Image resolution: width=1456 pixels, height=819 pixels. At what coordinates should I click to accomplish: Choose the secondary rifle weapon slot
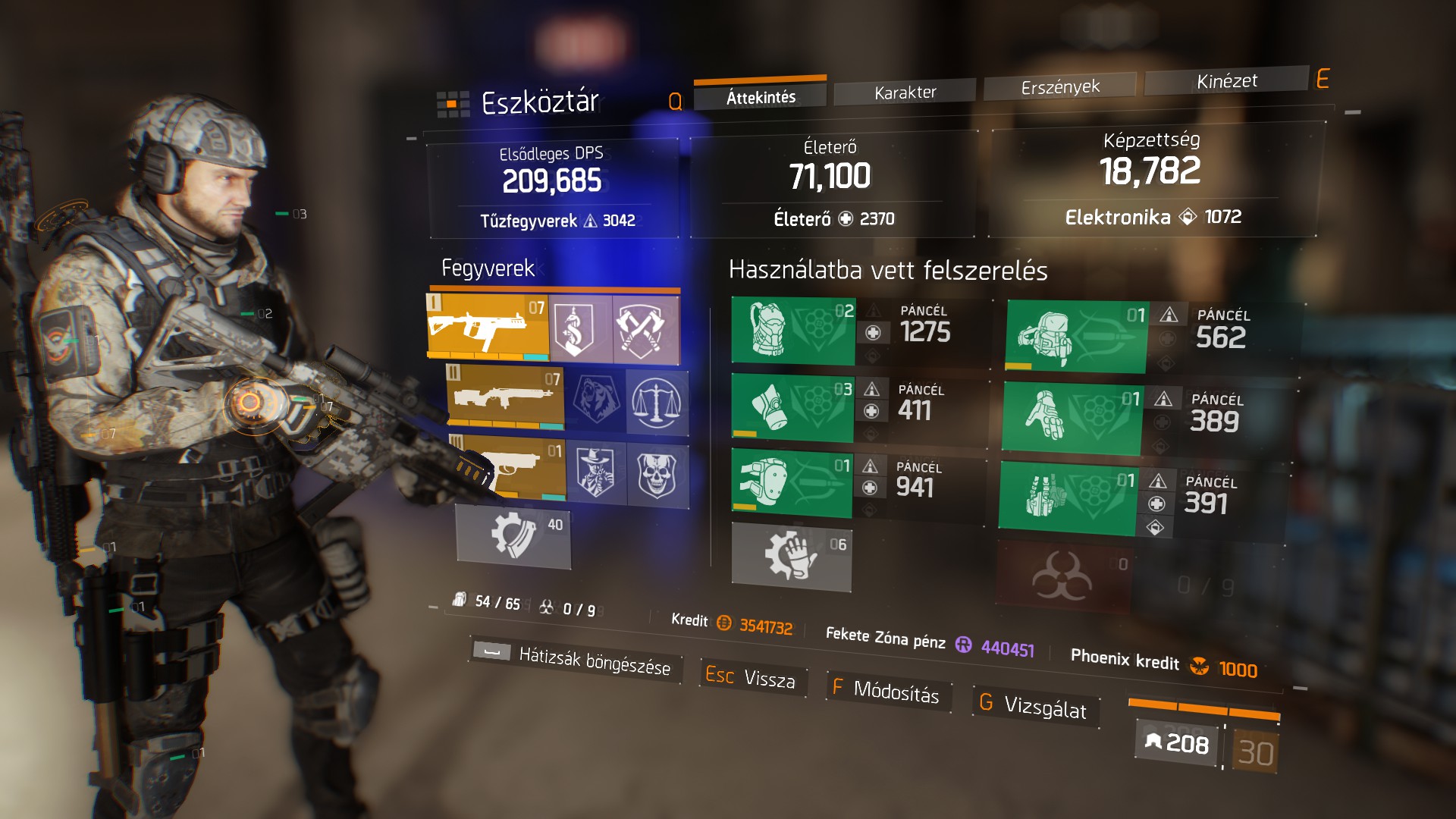(x=505, y=397)
